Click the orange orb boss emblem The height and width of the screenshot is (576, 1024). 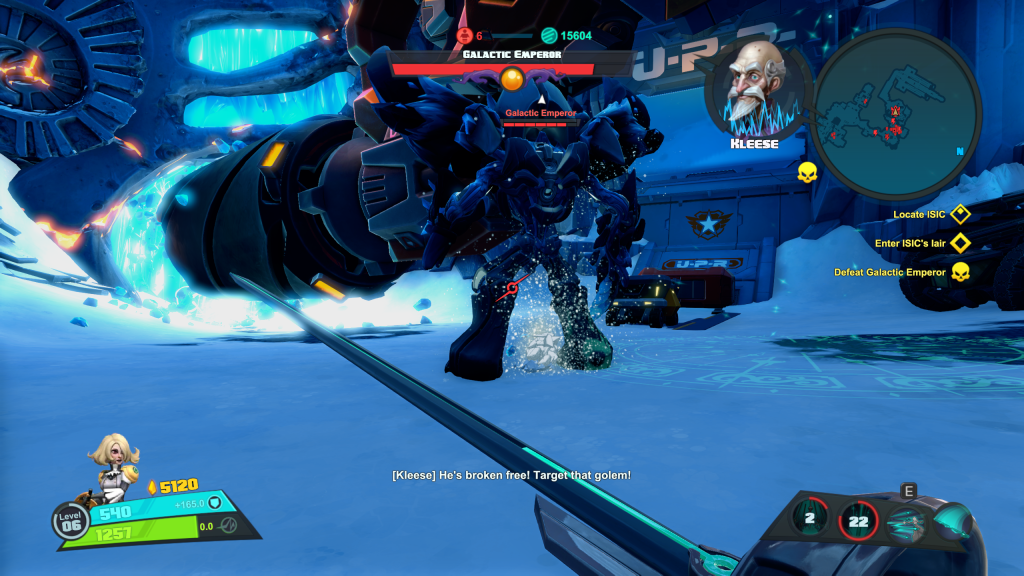pos(512,78)
